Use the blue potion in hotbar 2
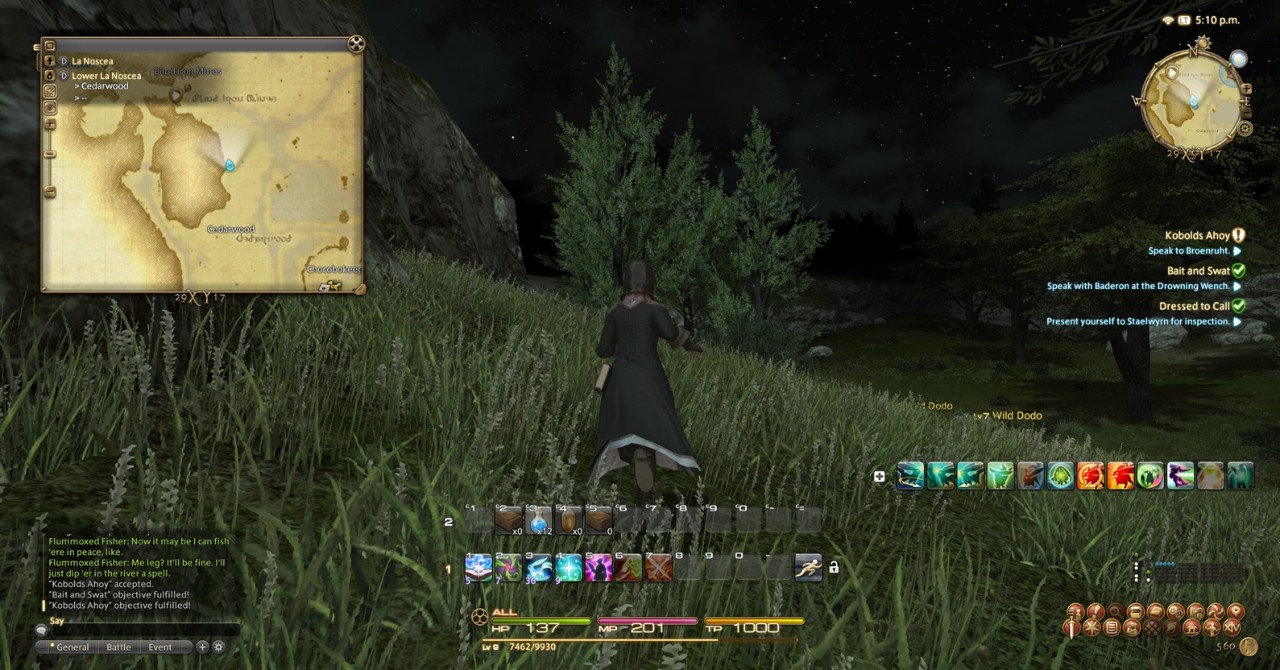The width and height of the screenshot is (1280, 670). coord(539,520)
